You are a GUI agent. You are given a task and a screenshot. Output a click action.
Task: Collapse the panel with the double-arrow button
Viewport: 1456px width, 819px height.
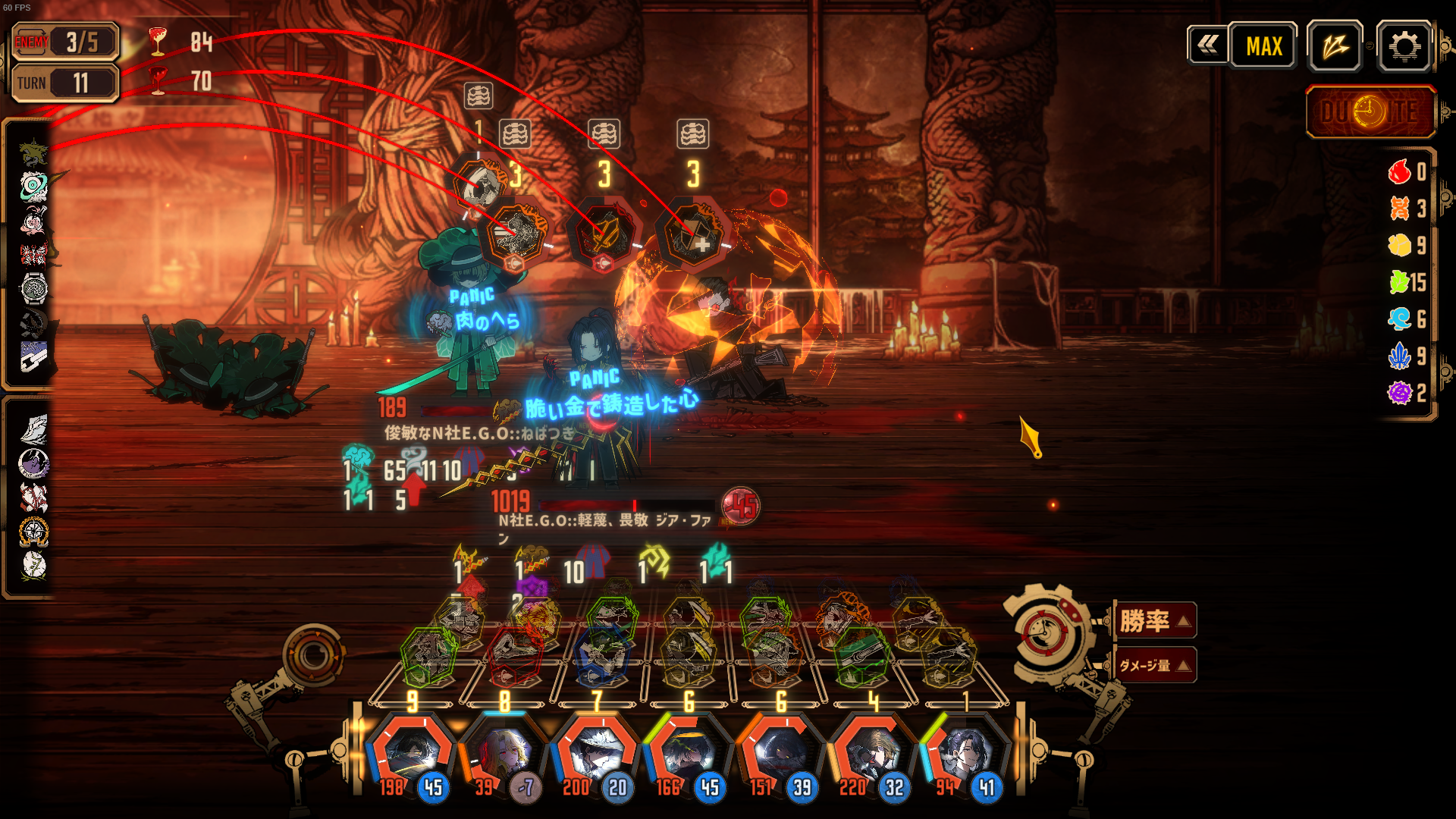1207,45
